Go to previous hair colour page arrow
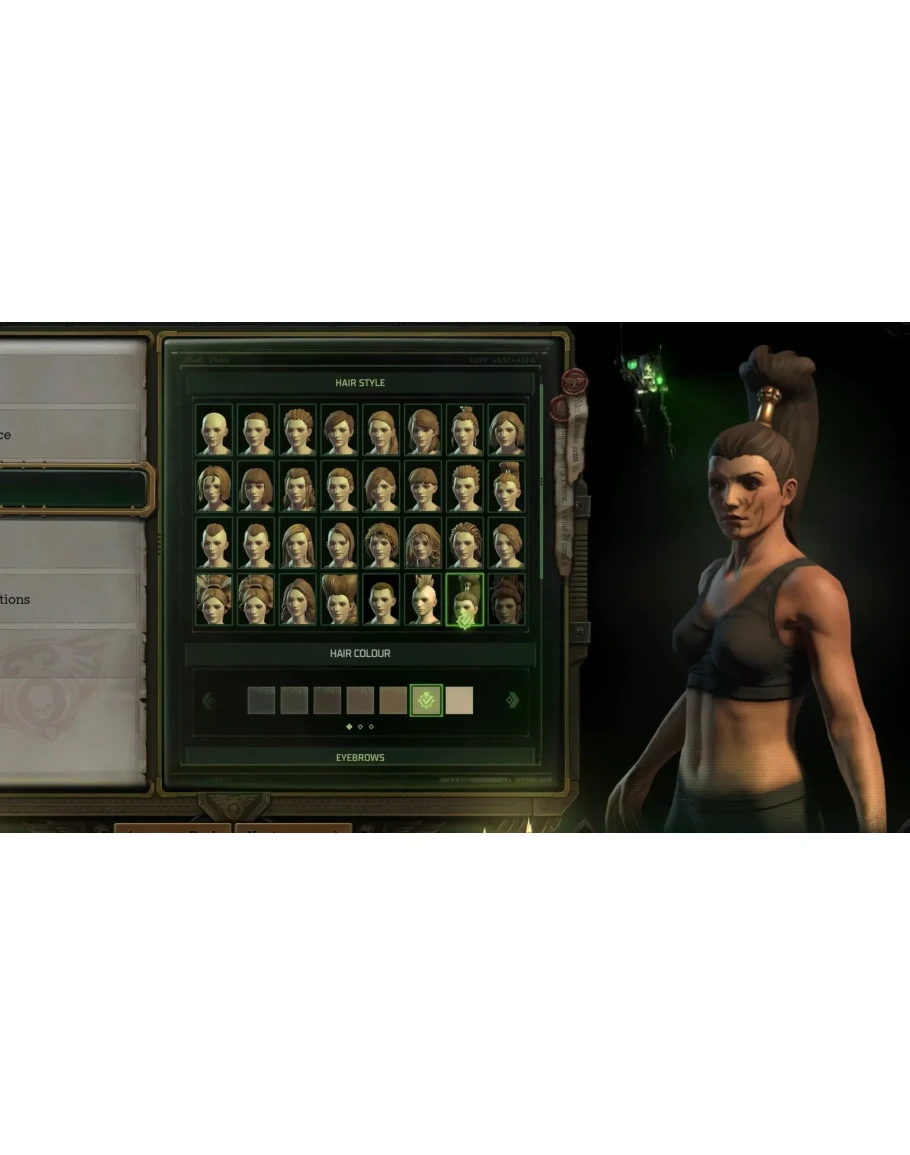This screenshot has width=910, height=1155. 208,701
